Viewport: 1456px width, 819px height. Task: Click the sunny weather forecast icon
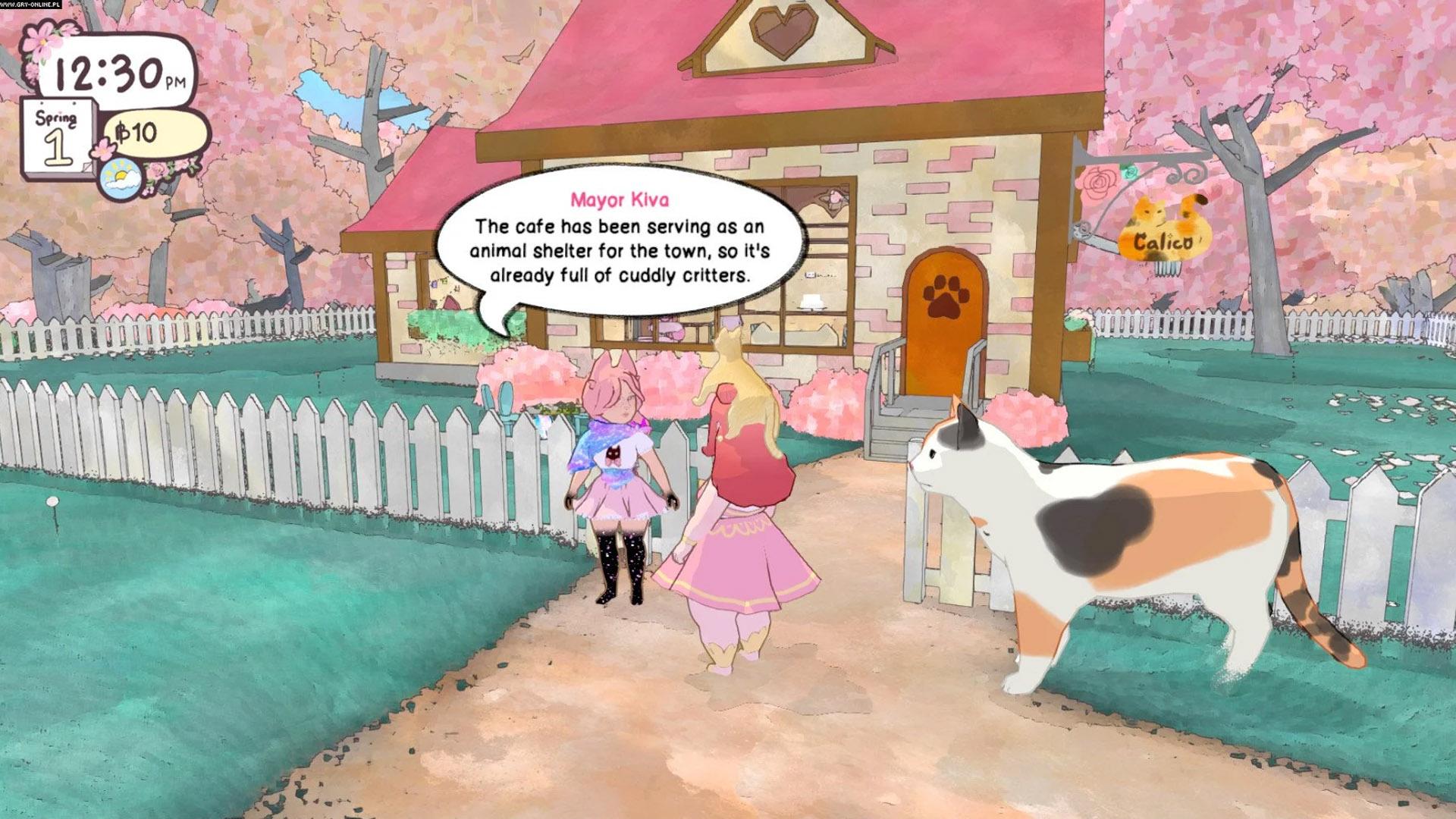tap(120, 180)
